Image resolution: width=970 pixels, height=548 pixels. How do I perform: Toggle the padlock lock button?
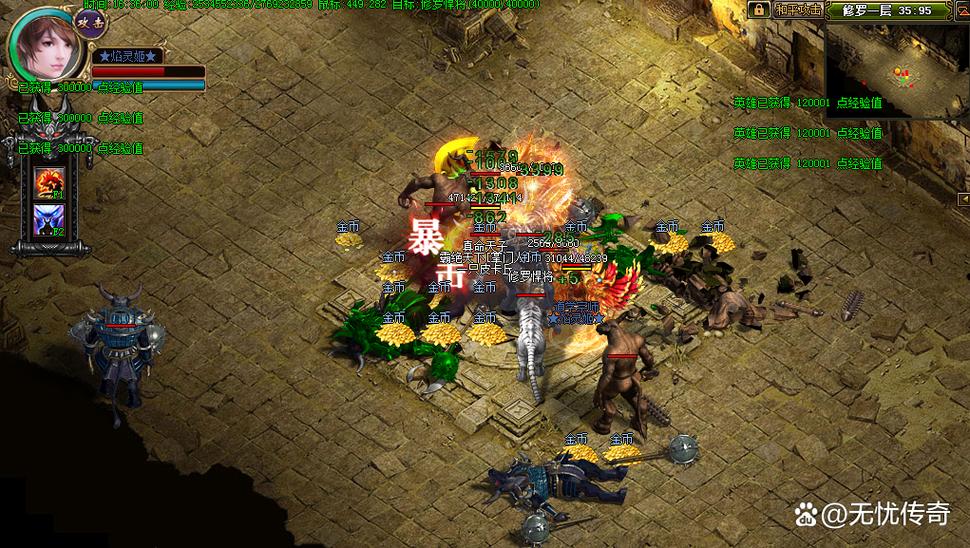pos(758,10)
